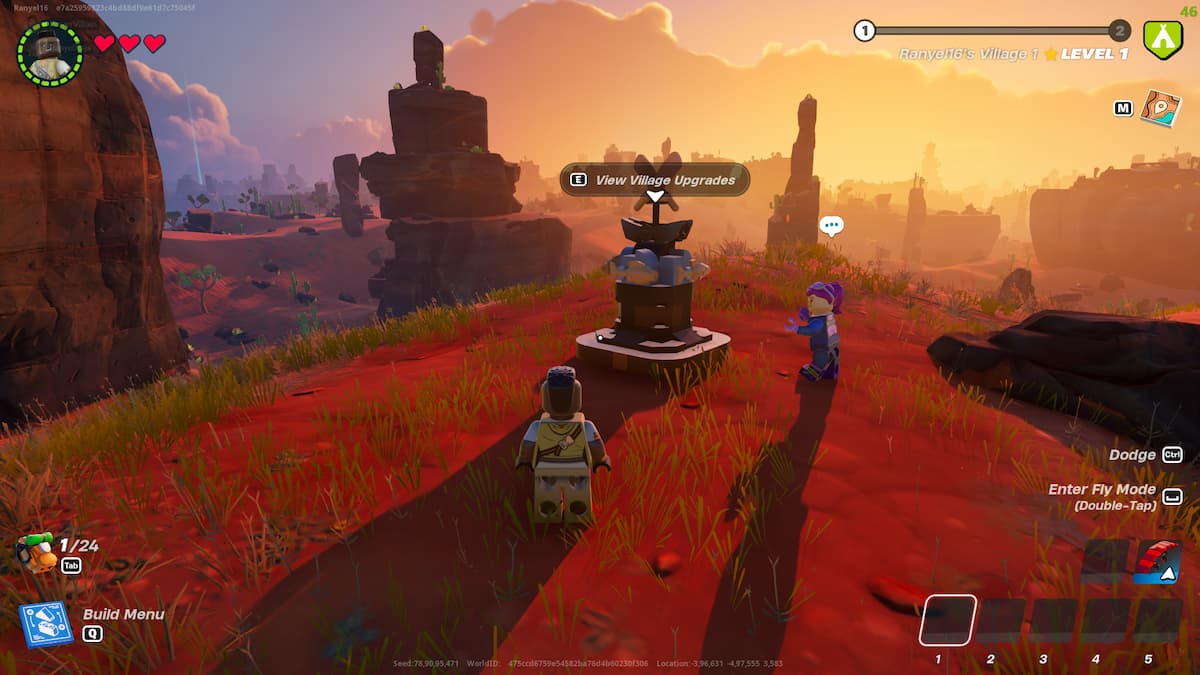Viewport: 1200px width, 675px height.
Task: Select the red glider equipment slot
Action: coord(1158,562)
